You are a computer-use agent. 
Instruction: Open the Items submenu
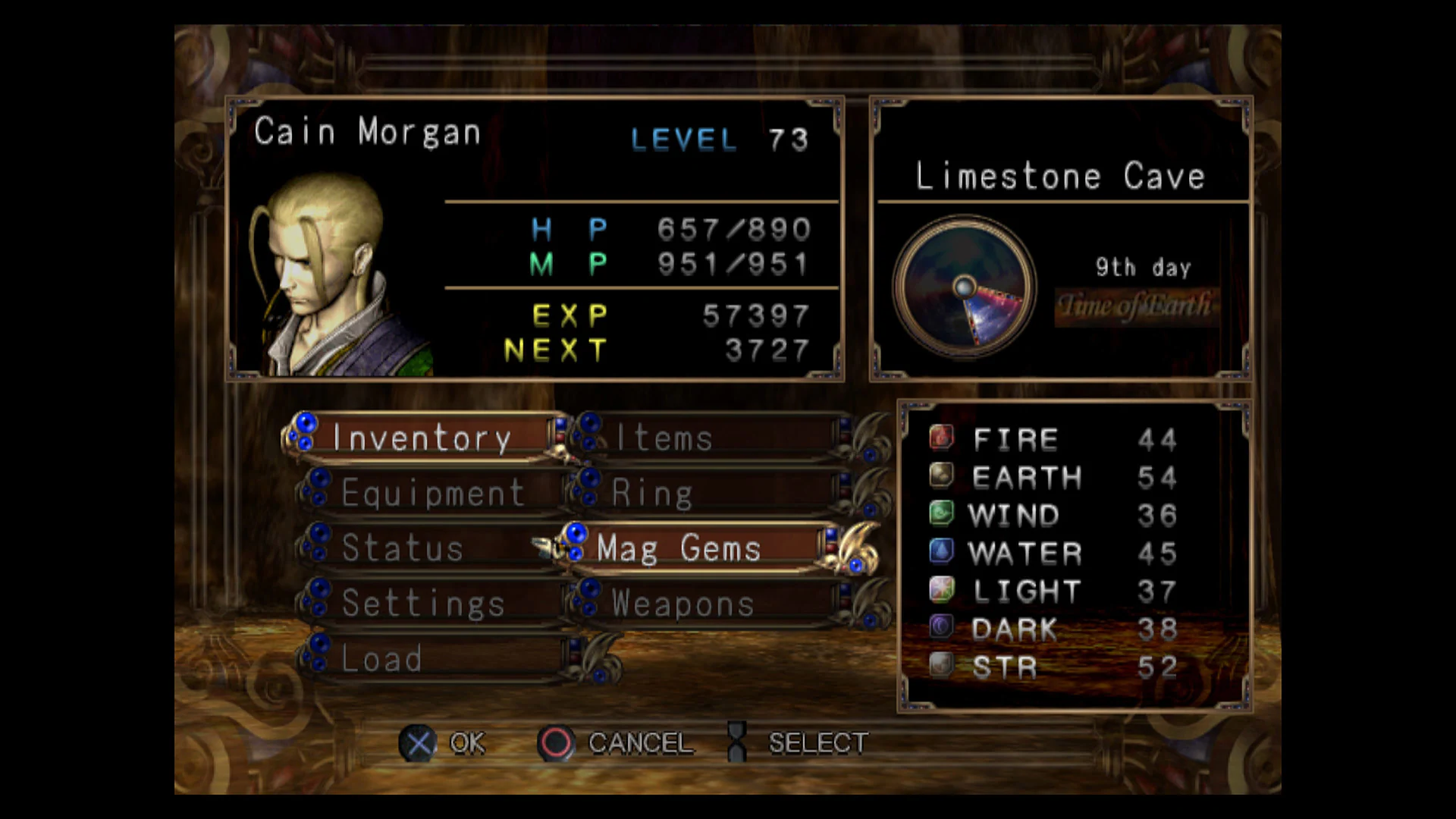(661, 438)
